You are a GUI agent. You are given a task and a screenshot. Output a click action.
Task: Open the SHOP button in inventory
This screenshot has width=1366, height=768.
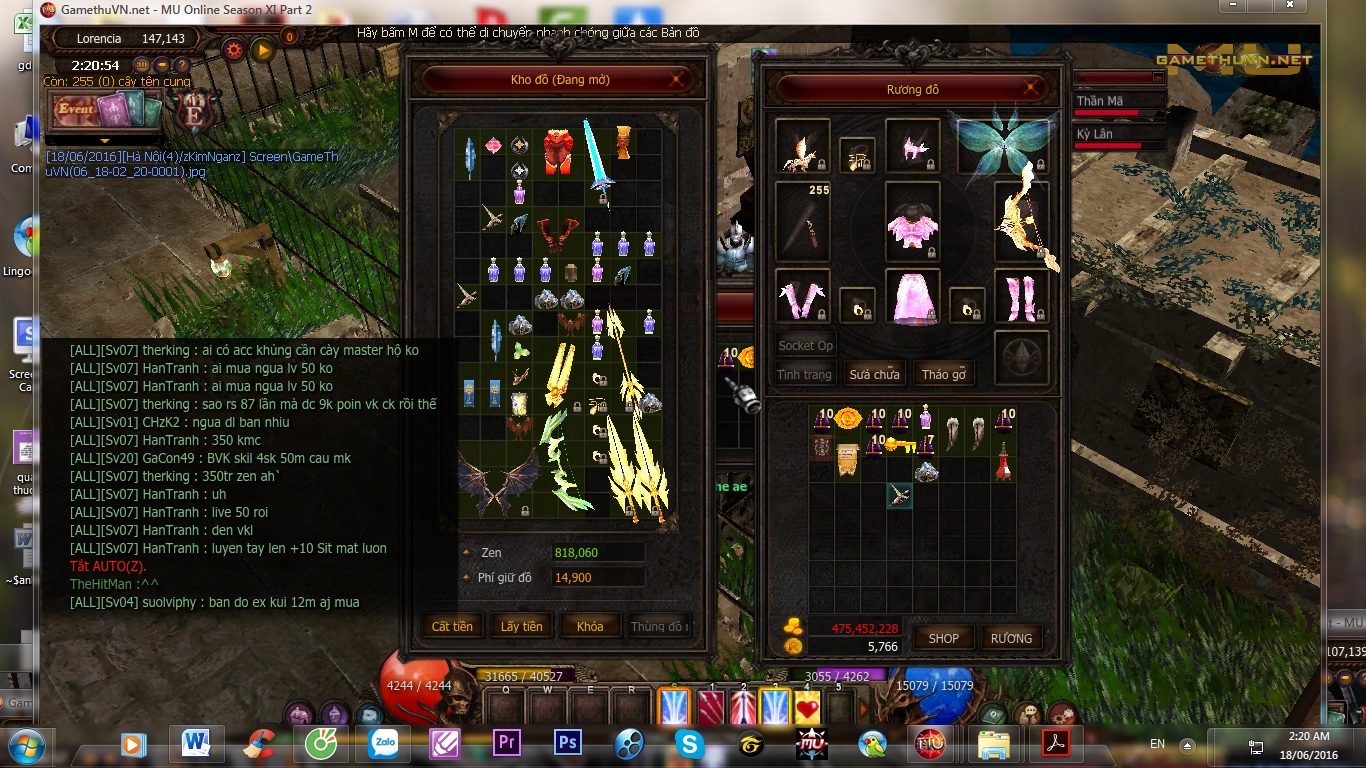click(x=943, y=638)
